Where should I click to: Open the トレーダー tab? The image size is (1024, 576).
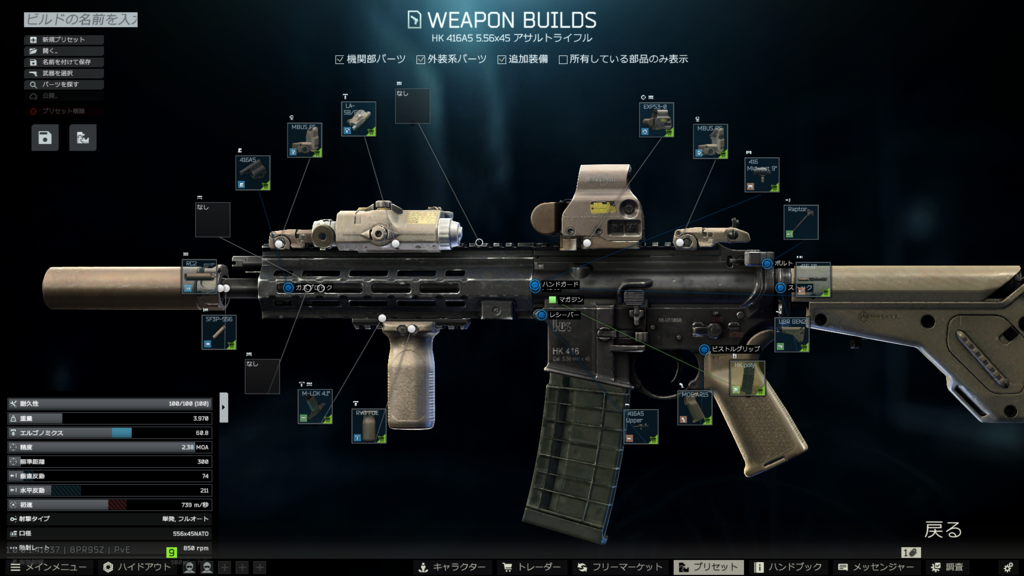pos(531,567)
